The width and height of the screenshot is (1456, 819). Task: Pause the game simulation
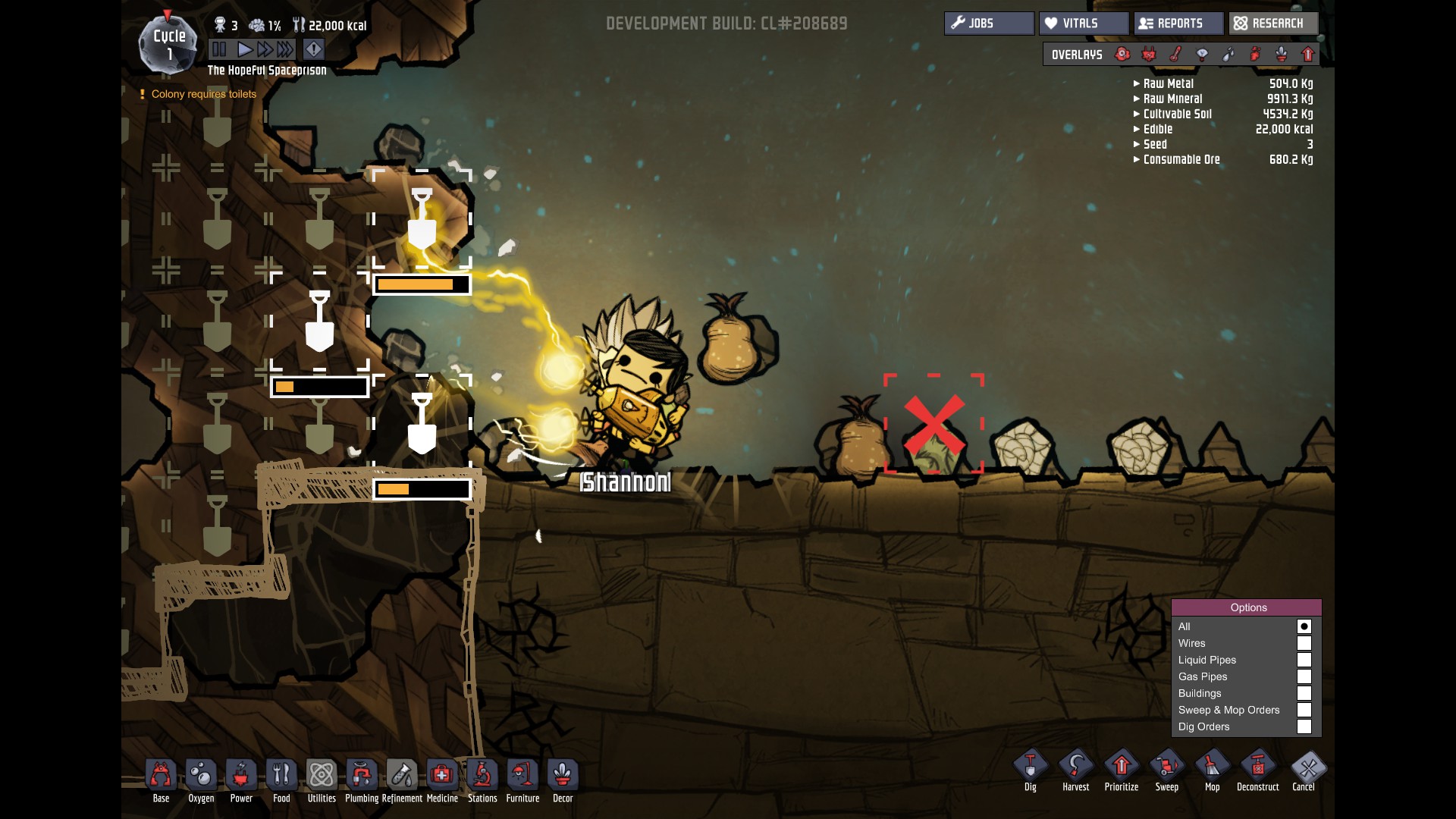[x=219, y=50]
